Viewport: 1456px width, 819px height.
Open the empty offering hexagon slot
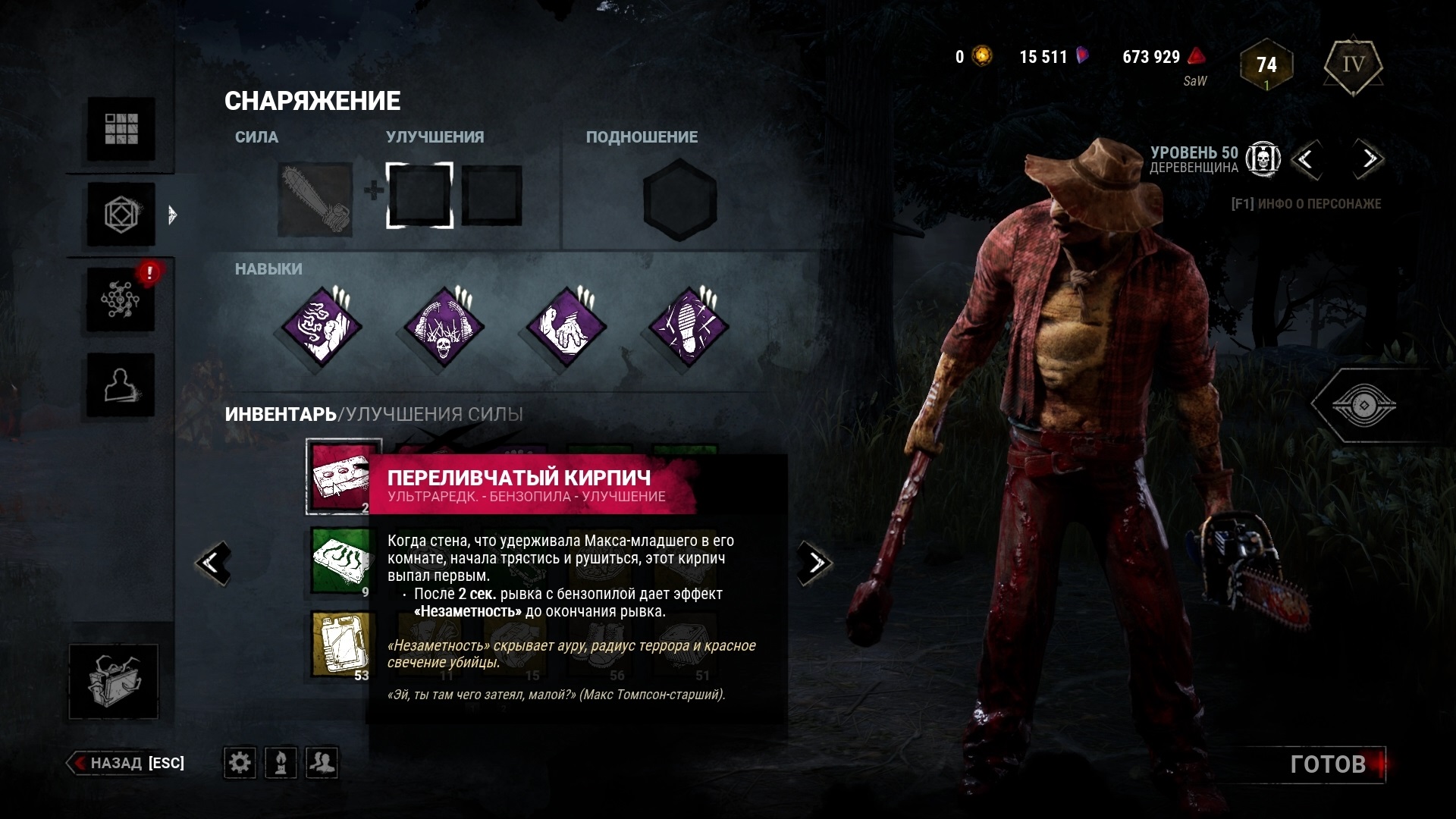(679, 199)
